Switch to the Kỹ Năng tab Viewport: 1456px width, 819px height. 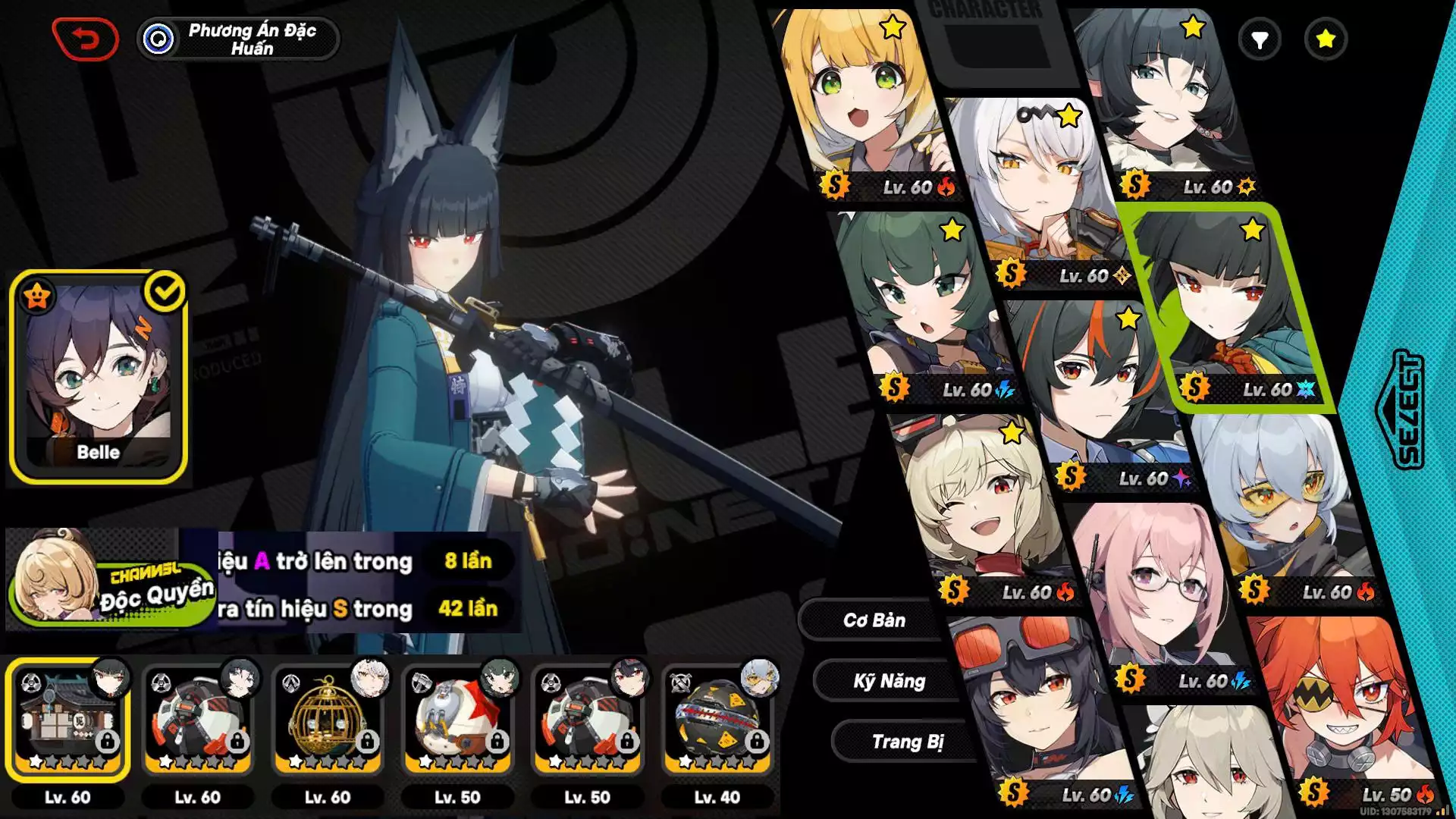click(889, 681)
